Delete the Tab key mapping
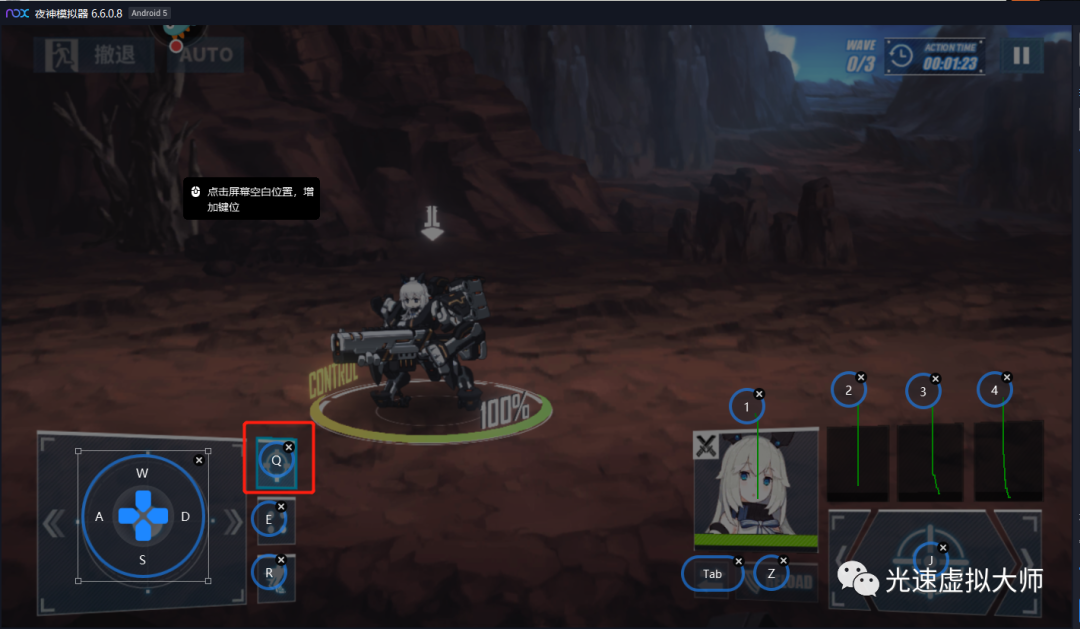The width and height of the screenshot is (1080, 629). [739, 561]
